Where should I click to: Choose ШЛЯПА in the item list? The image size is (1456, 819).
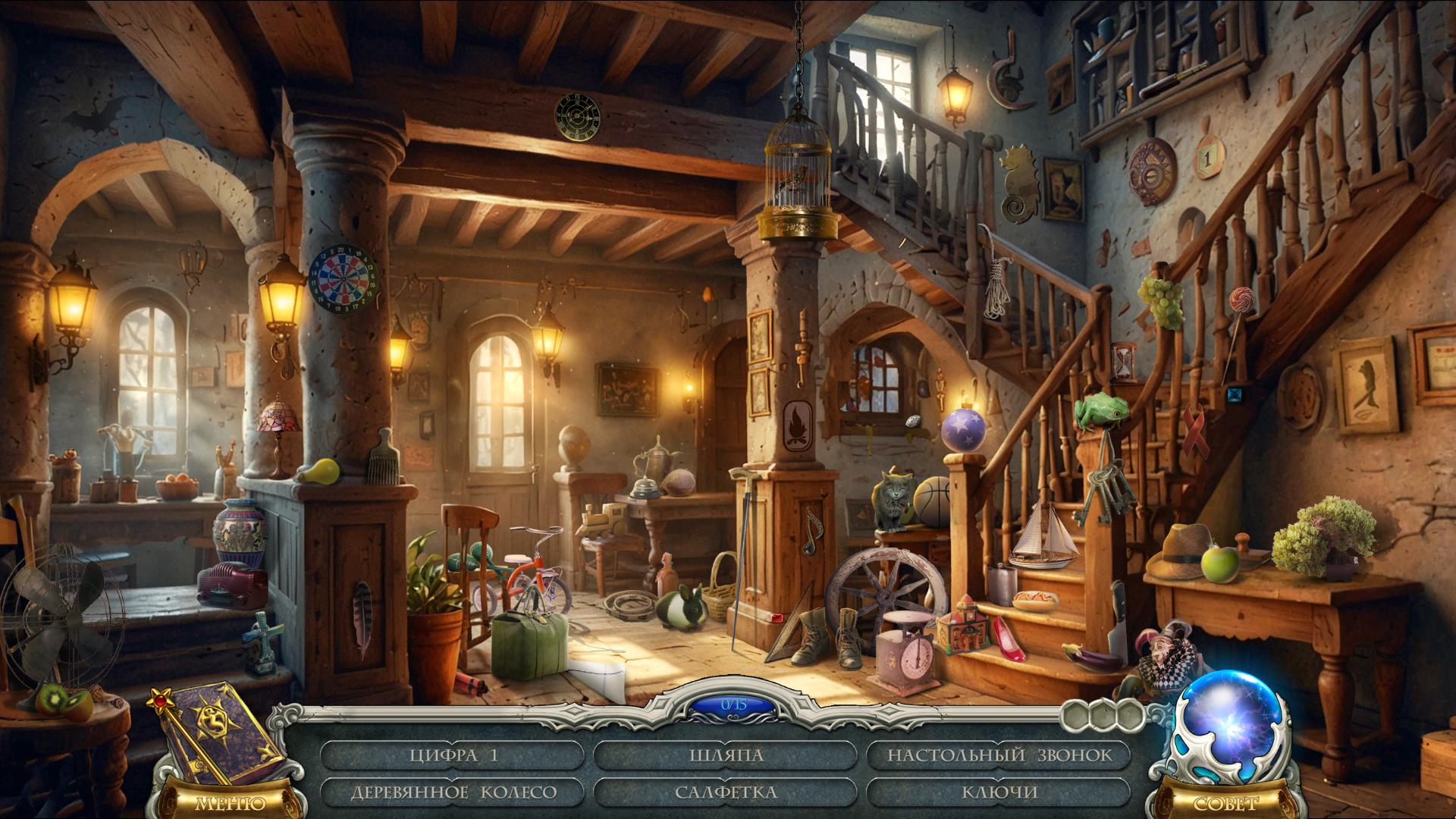[726, 755]
